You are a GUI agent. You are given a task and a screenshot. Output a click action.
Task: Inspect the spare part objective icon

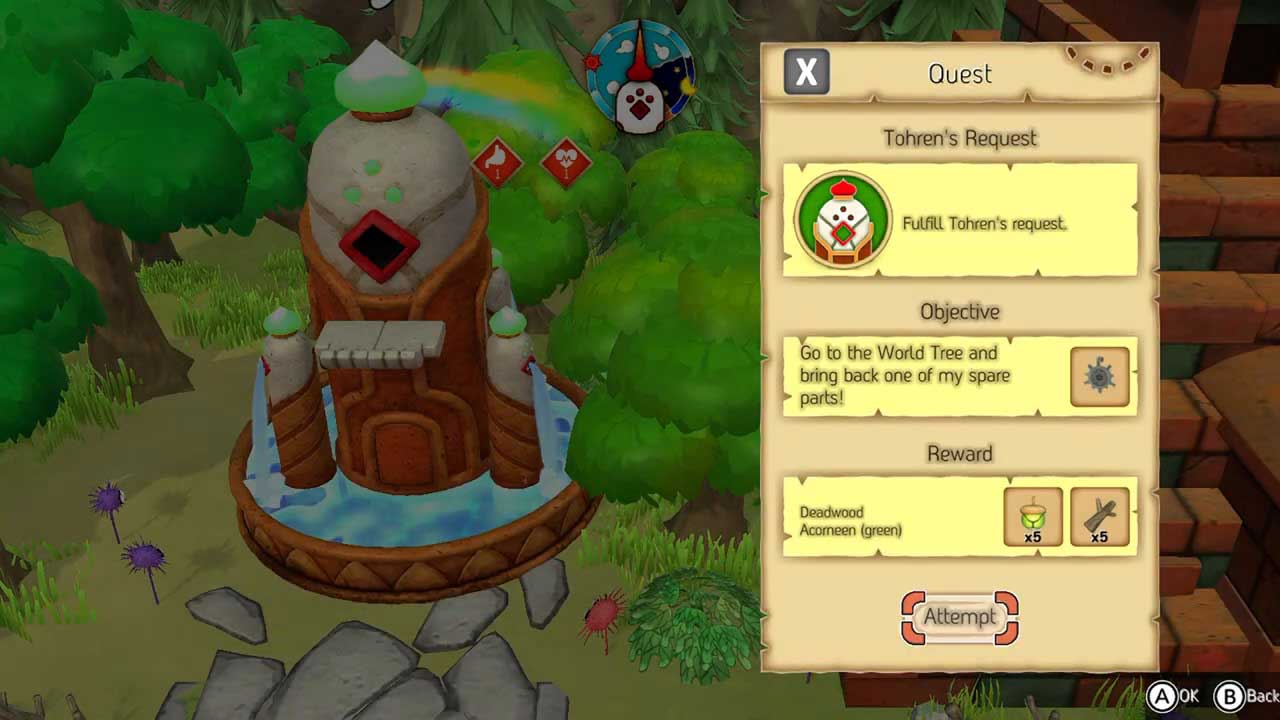pyautogui.click(x=1100, y=377)
